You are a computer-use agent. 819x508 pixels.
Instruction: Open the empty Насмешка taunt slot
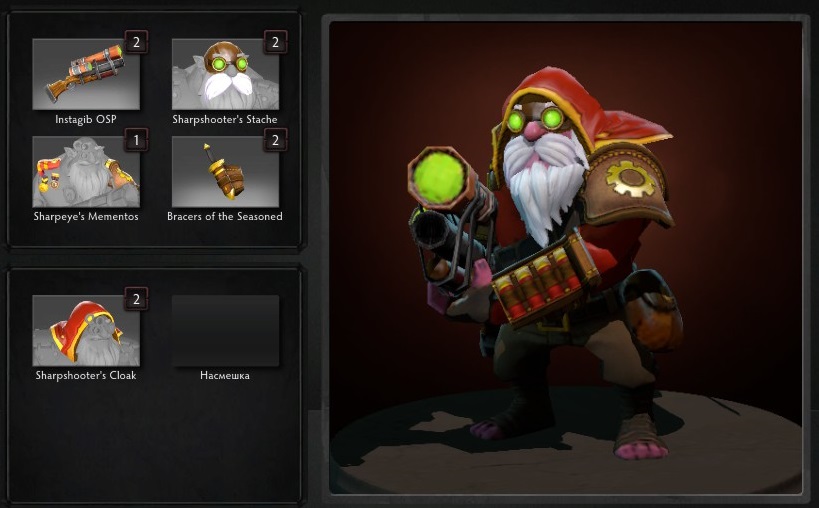225,330
